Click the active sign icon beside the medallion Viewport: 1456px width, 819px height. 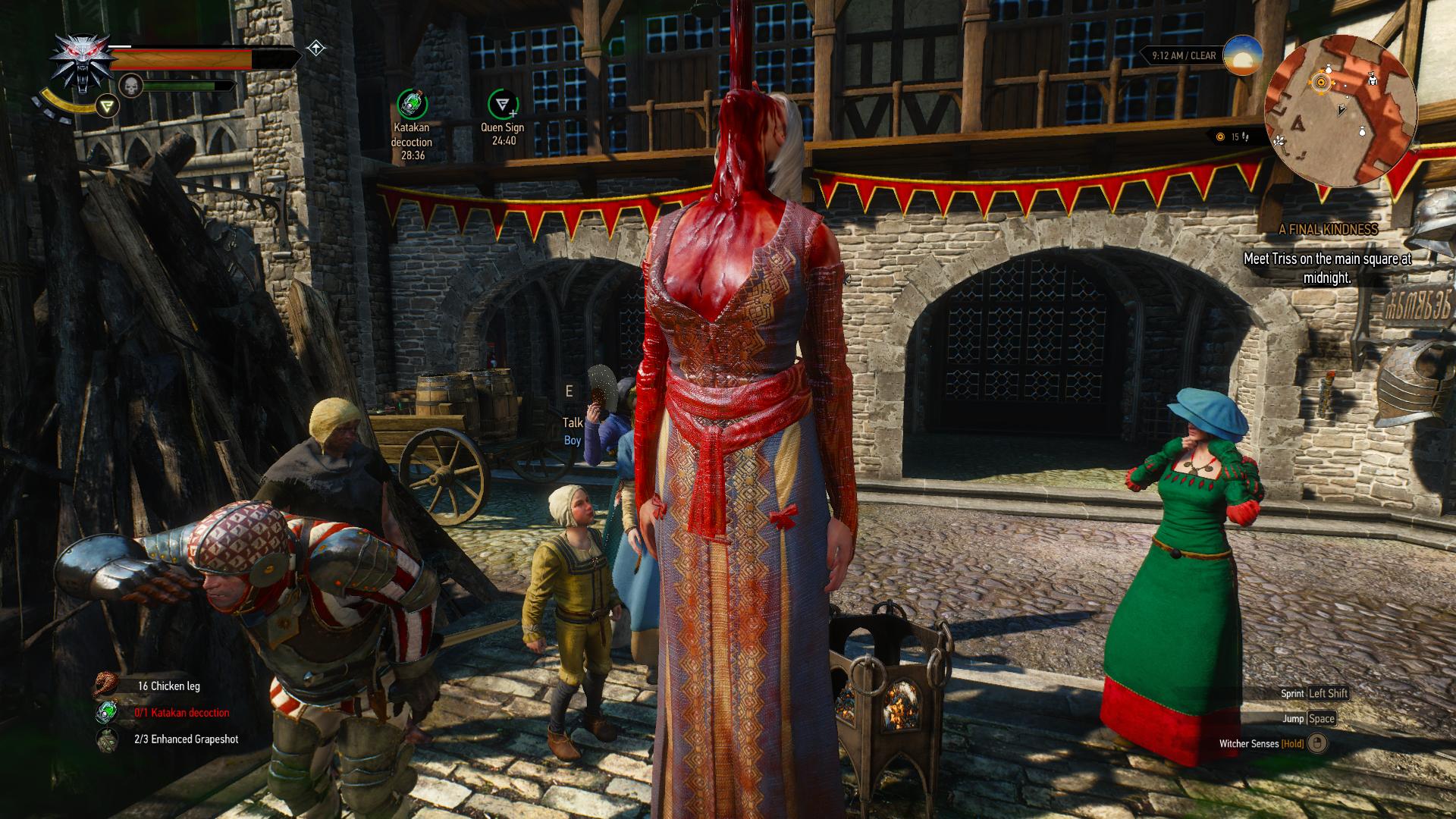tap(108, 107)
